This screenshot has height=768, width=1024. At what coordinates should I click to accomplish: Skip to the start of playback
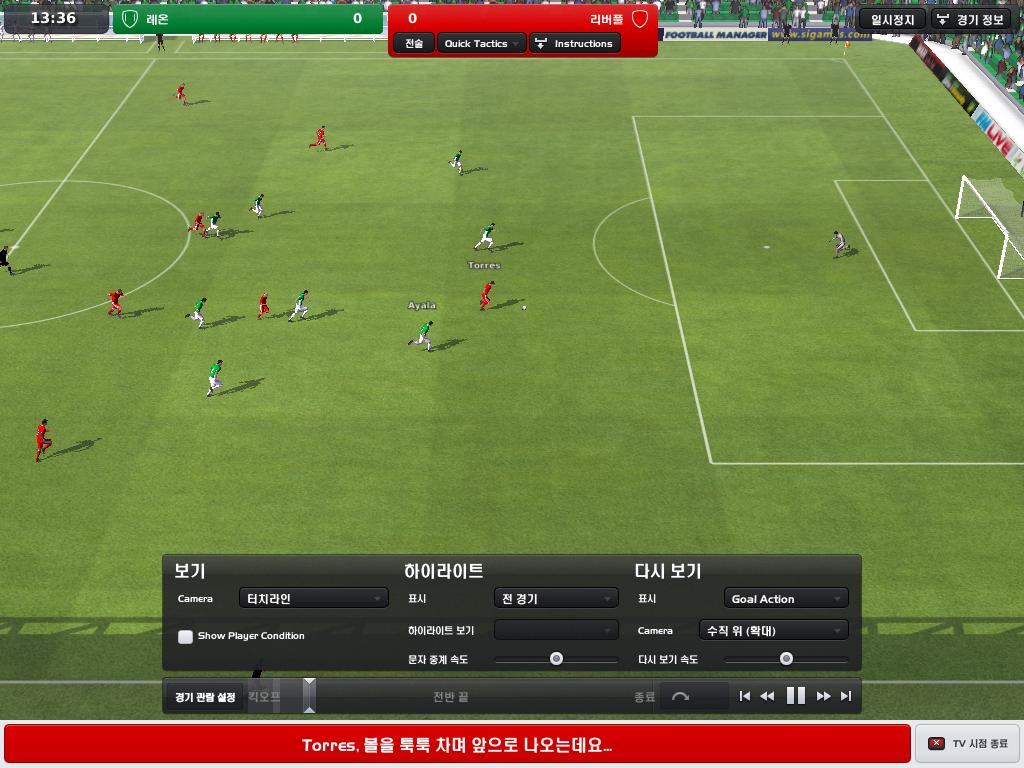(744, 696)
